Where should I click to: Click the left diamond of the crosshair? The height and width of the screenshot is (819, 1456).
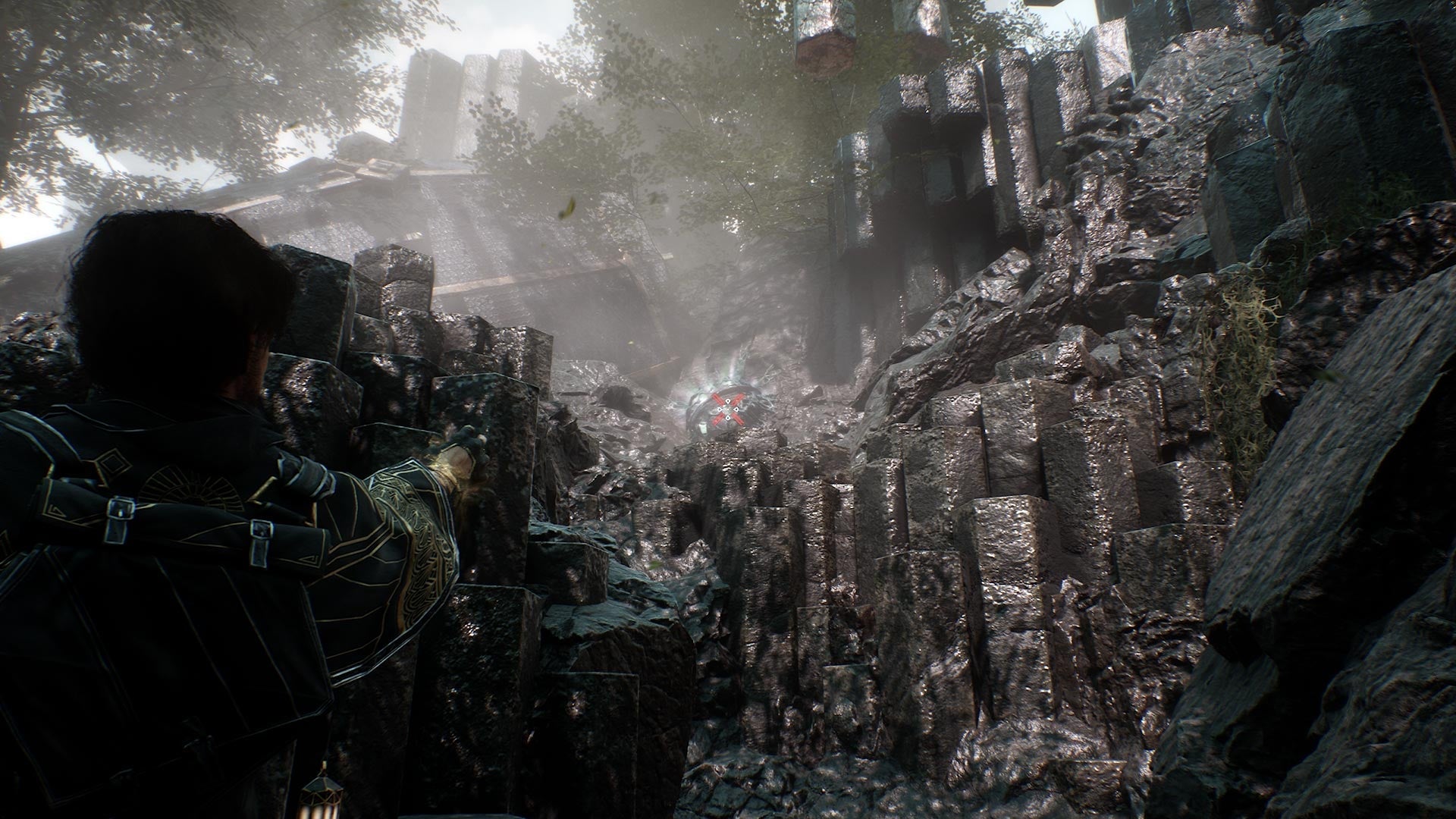coord(719,409)
